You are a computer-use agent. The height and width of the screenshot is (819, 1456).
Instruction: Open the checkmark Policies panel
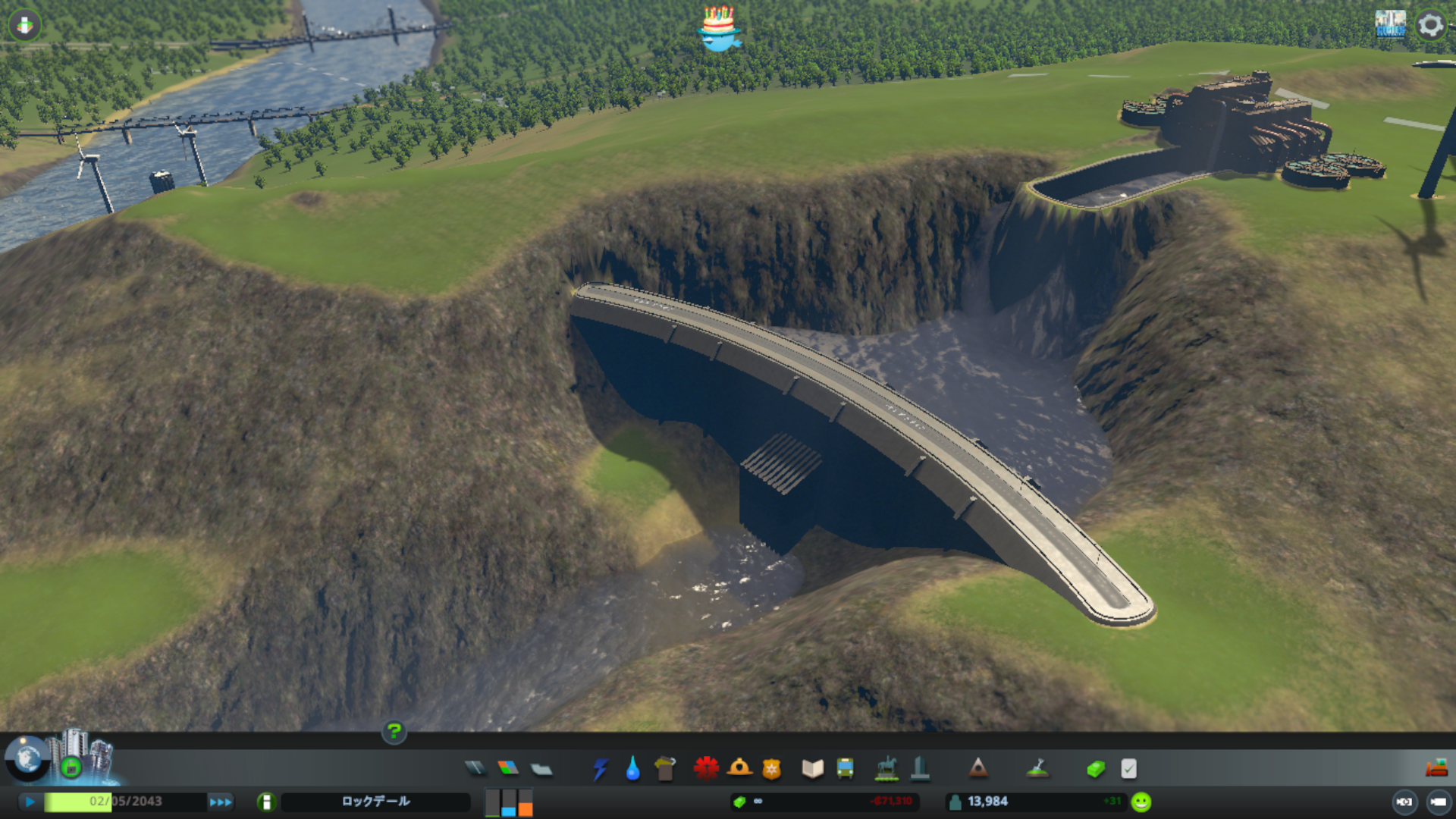[1128, 769]
